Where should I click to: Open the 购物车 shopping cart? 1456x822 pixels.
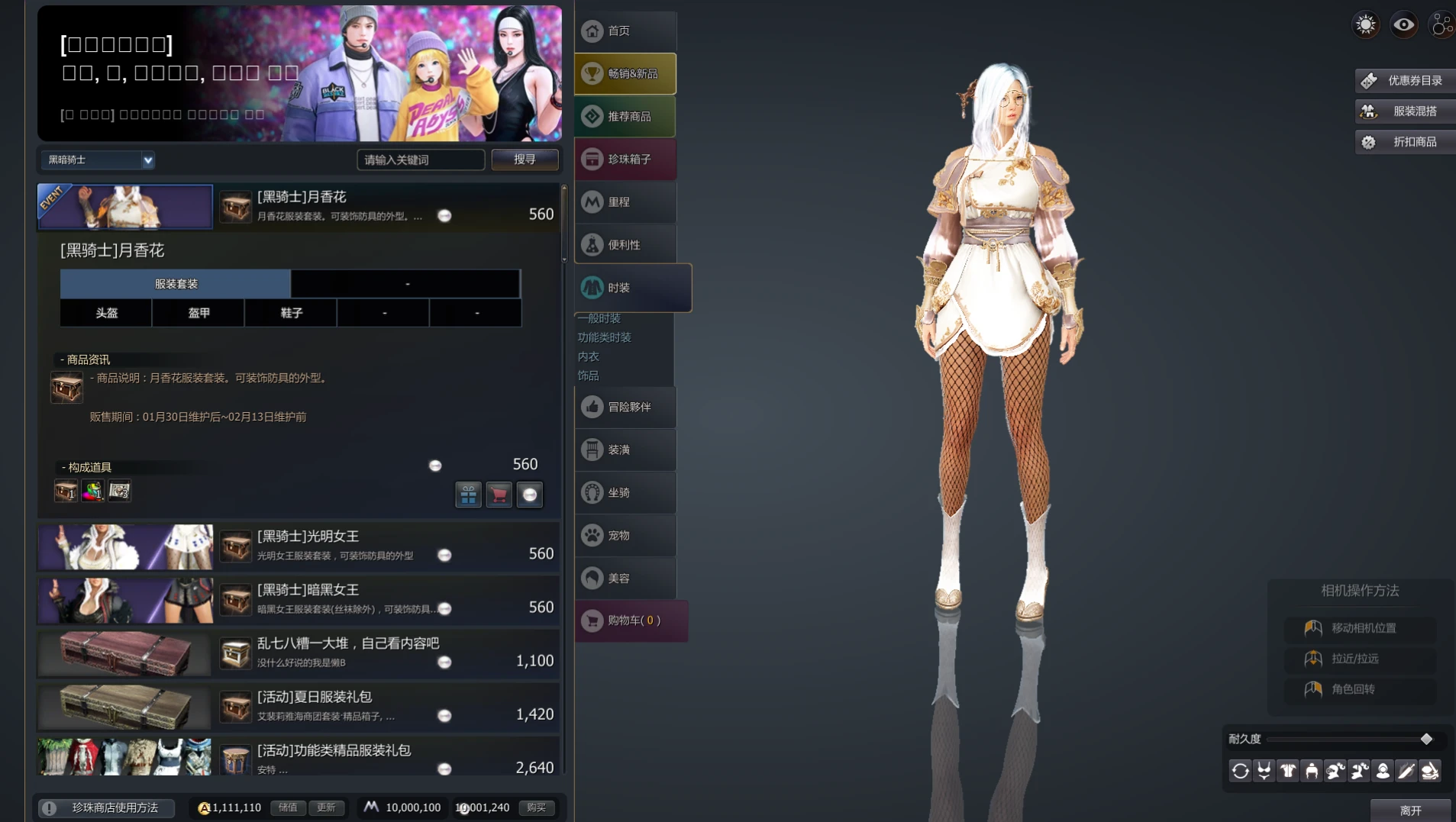631,621
